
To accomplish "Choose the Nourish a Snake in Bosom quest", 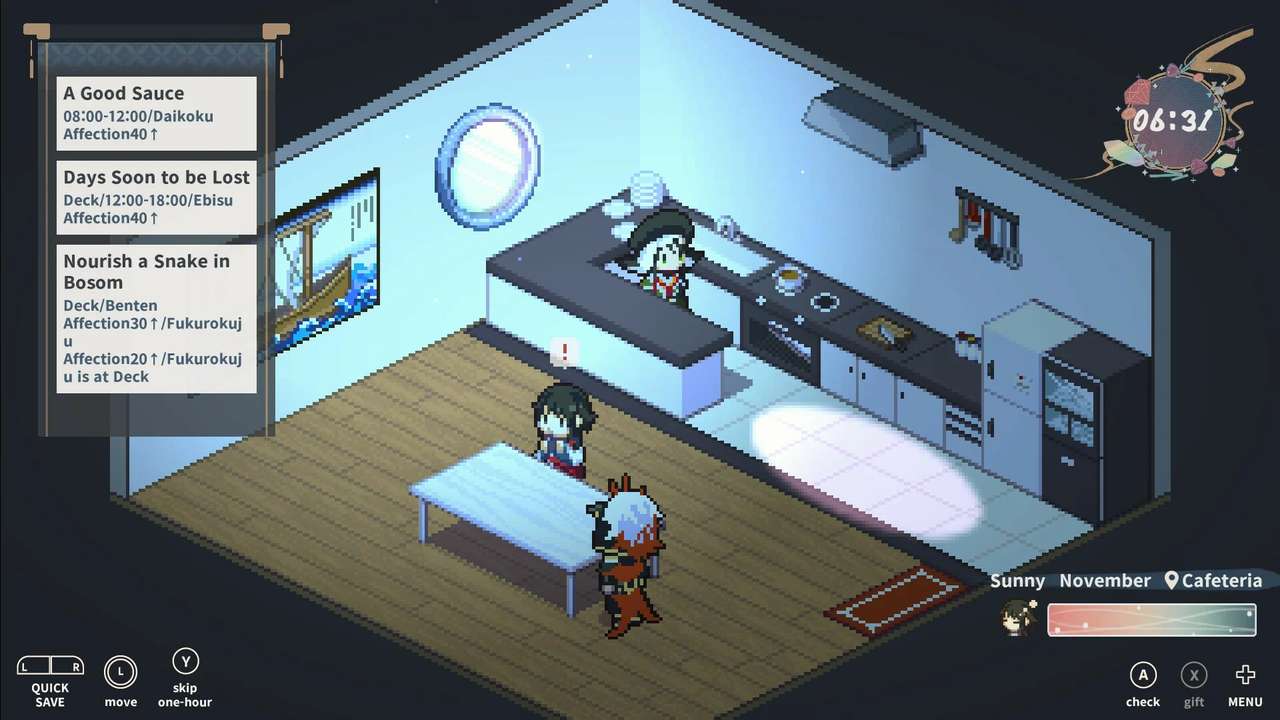I will pyautogui.click(x=156, y=318).
